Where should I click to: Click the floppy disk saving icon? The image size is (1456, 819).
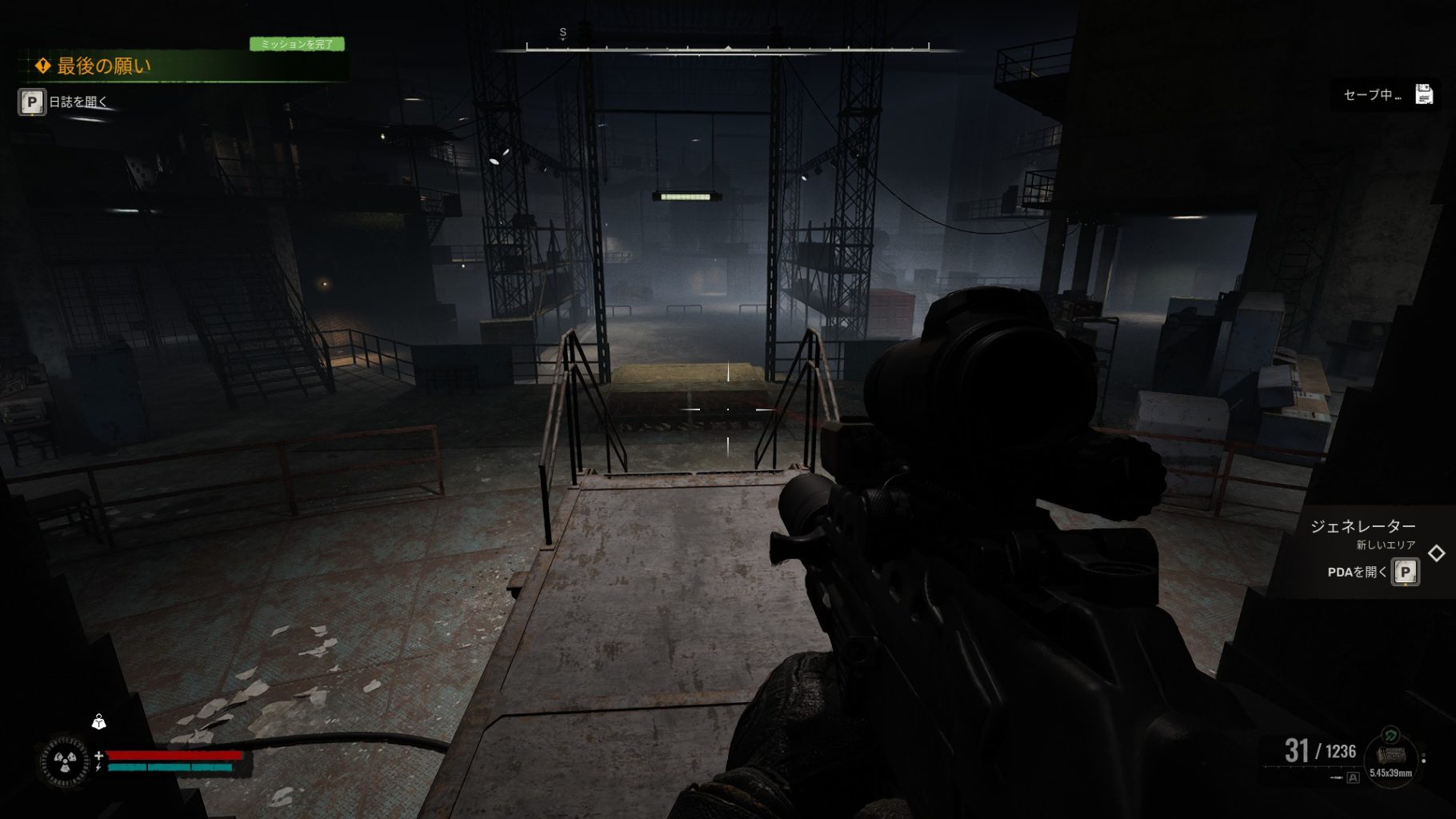pos(1424,94)
